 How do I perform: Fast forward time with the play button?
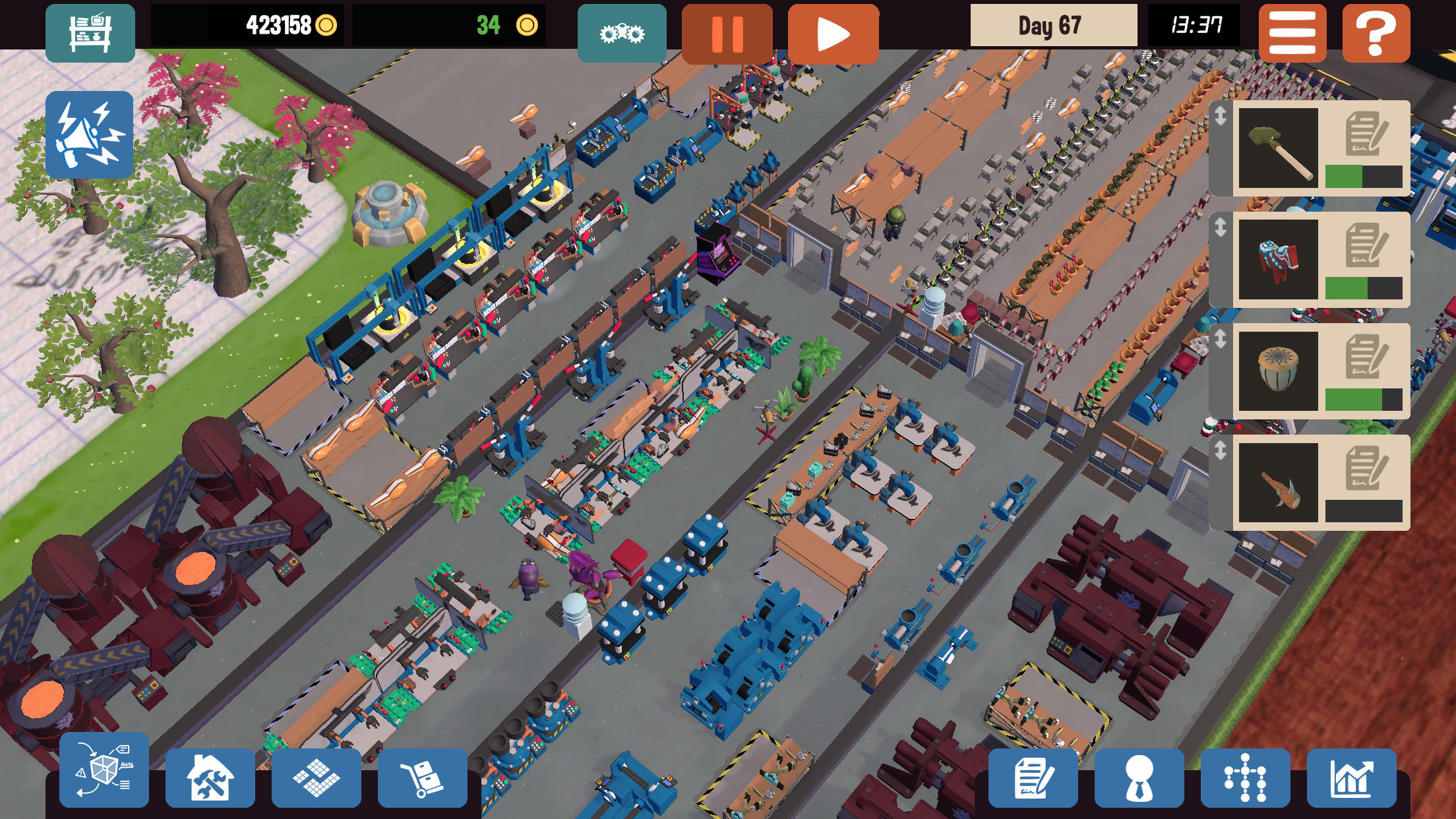tap(834, 32)
